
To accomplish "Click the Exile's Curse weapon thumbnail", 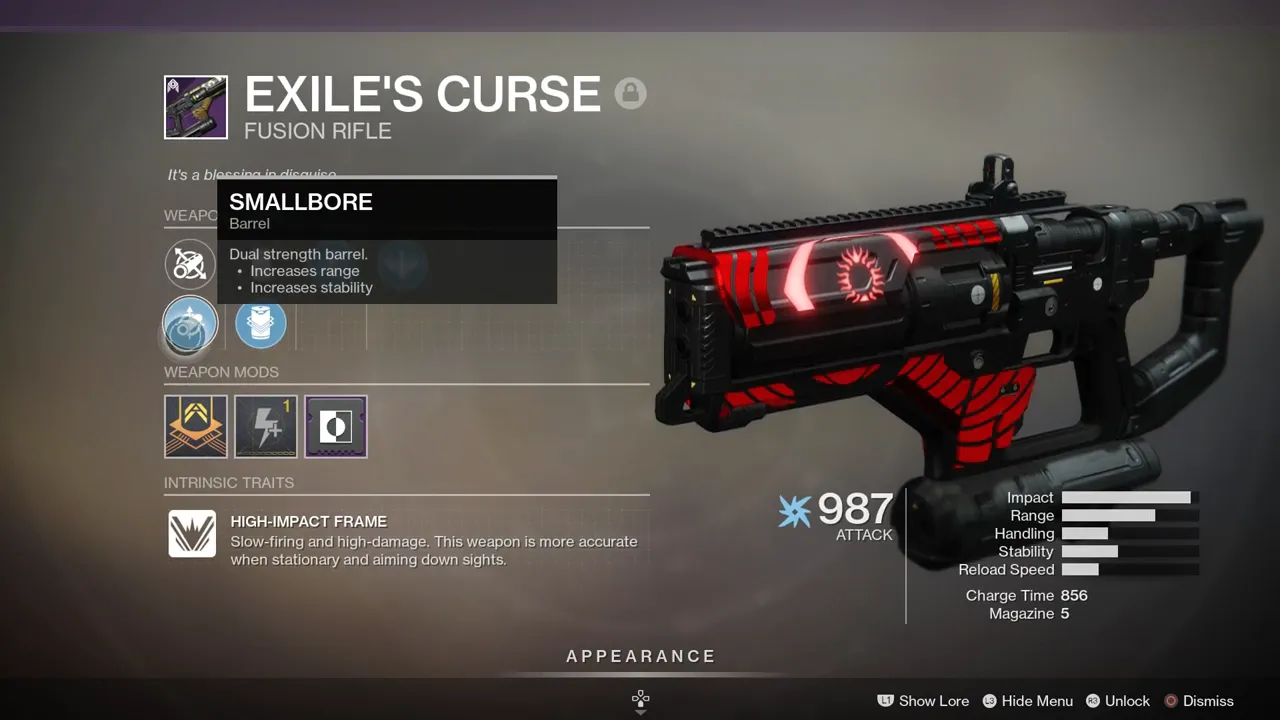I will [x=195, y=107].
